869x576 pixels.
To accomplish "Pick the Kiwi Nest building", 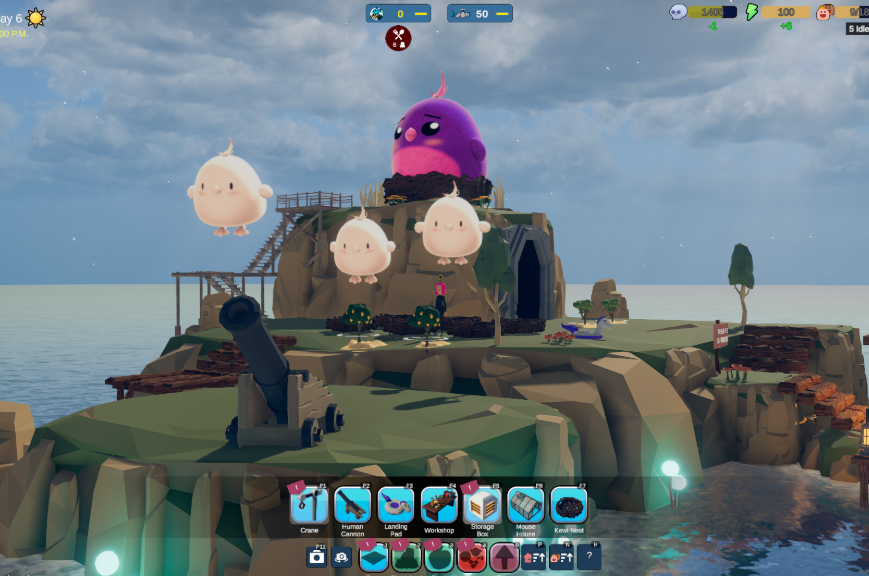I will coord(568,505).
